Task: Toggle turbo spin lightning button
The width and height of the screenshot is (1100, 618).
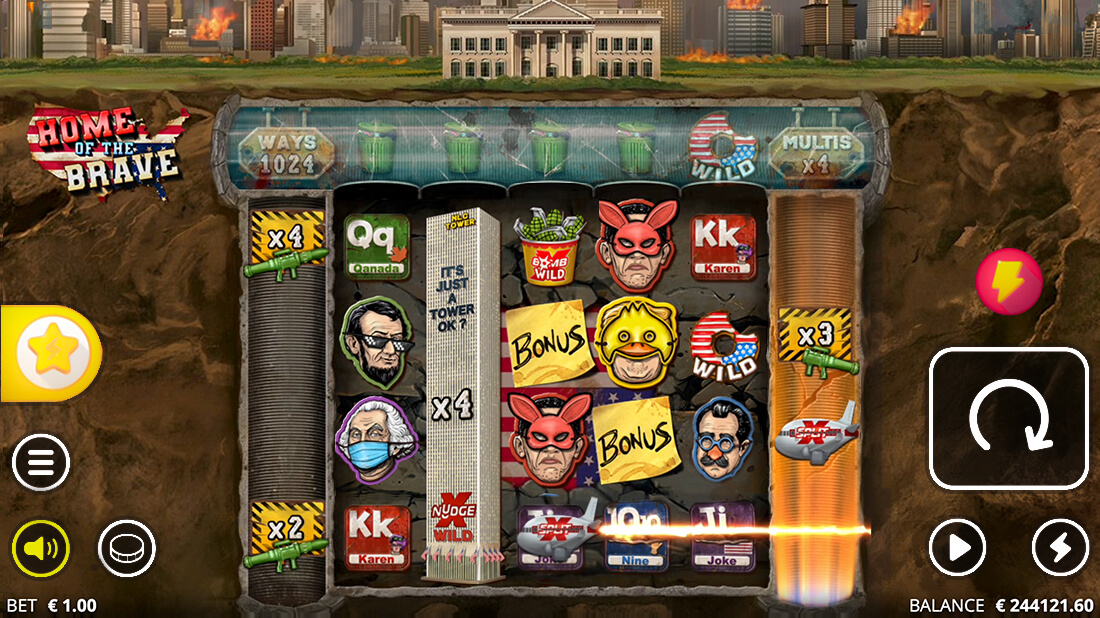Action: [1060, 548]
